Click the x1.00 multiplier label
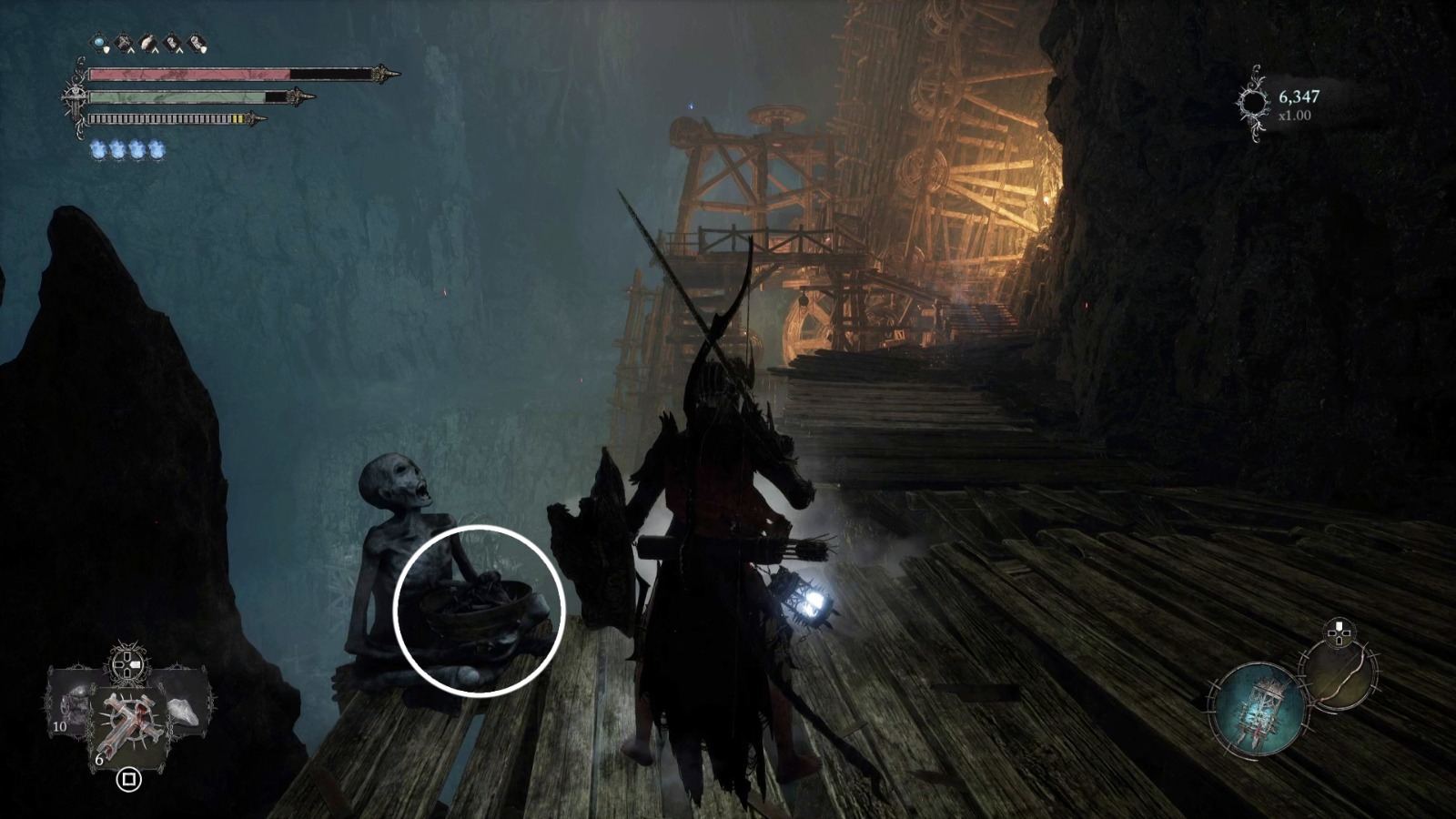The width and height of the screenshot is (1456, 819). point(1293,115)
